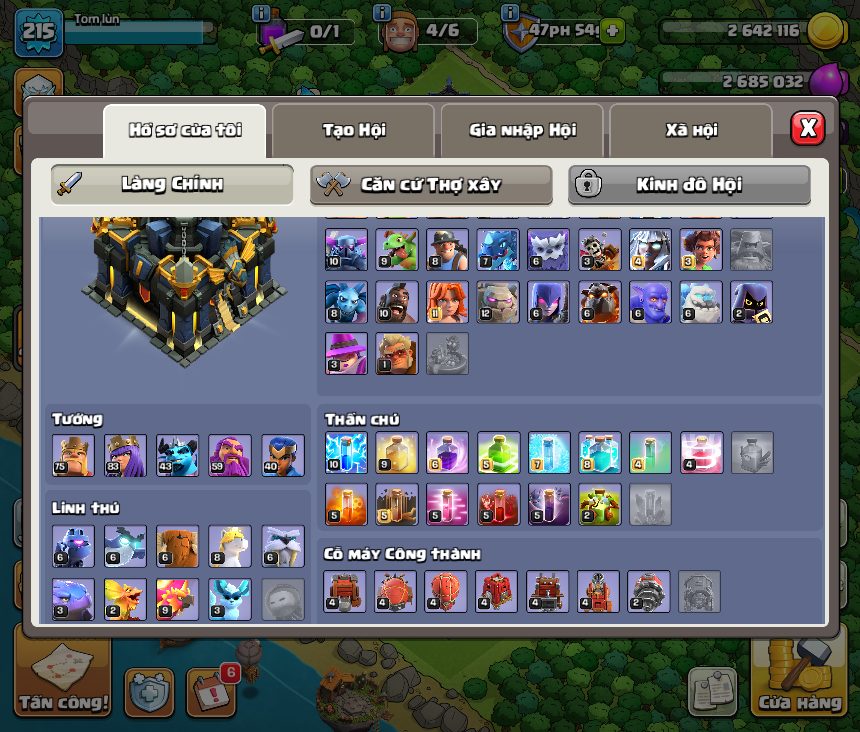Open the Gia nhập Hội tab
The width and height of the screenshot is (860, 732).
click(522, 130)
